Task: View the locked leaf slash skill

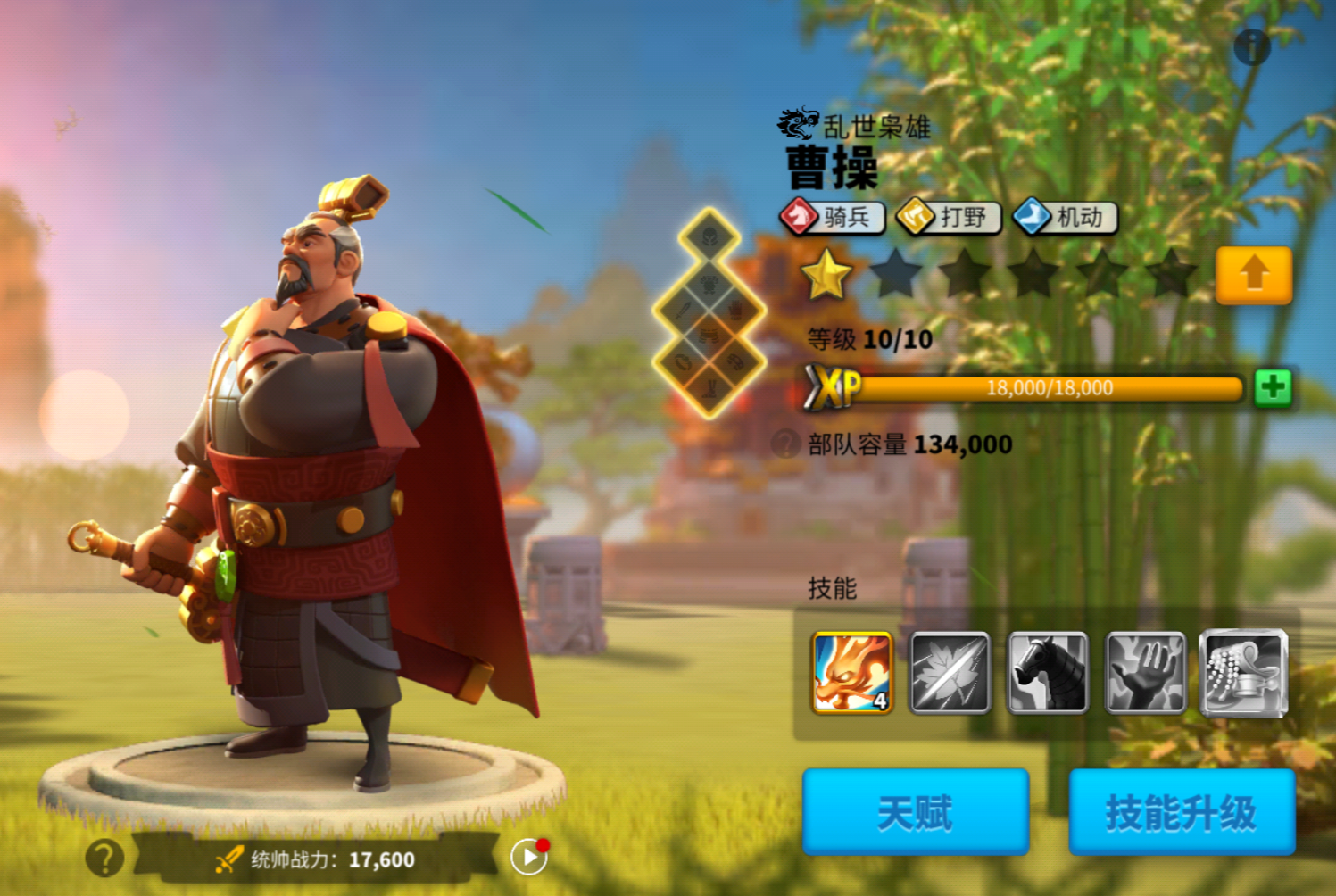Action: [x=950, y=673]
